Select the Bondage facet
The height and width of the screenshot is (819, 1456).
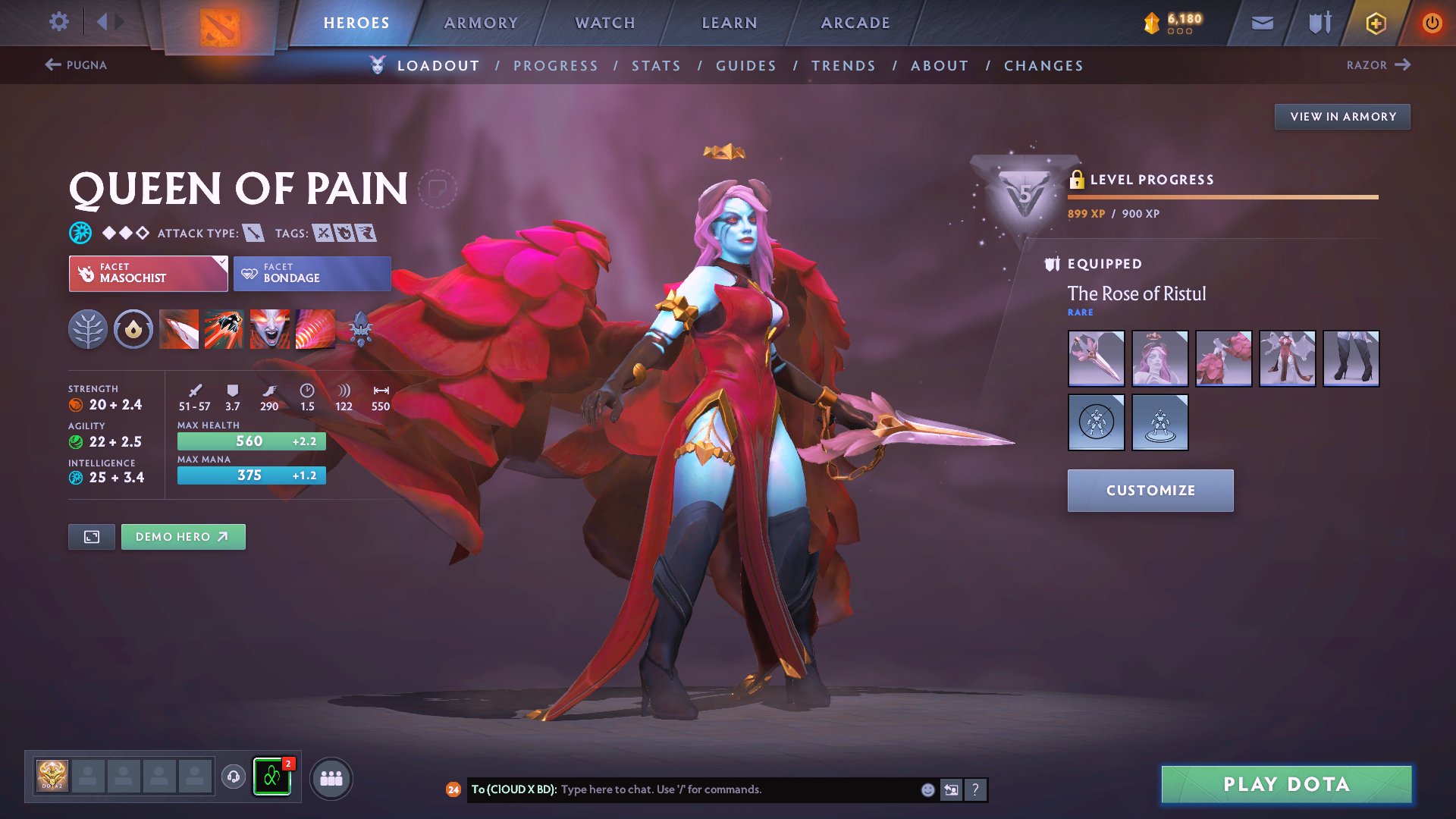tap(312, 274)
